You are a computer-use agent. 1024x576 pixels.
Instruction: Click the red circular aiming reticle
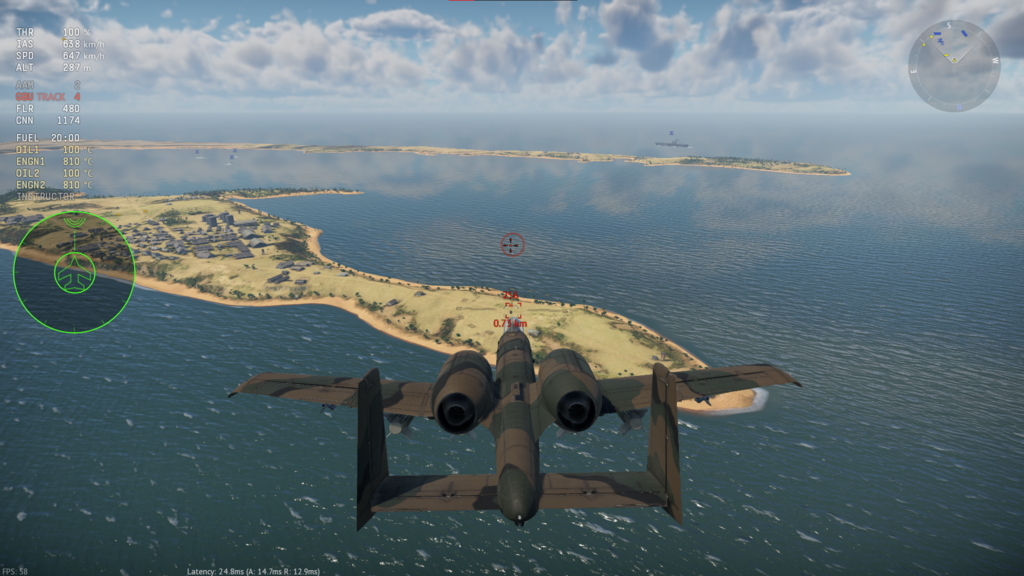(512, 244)
